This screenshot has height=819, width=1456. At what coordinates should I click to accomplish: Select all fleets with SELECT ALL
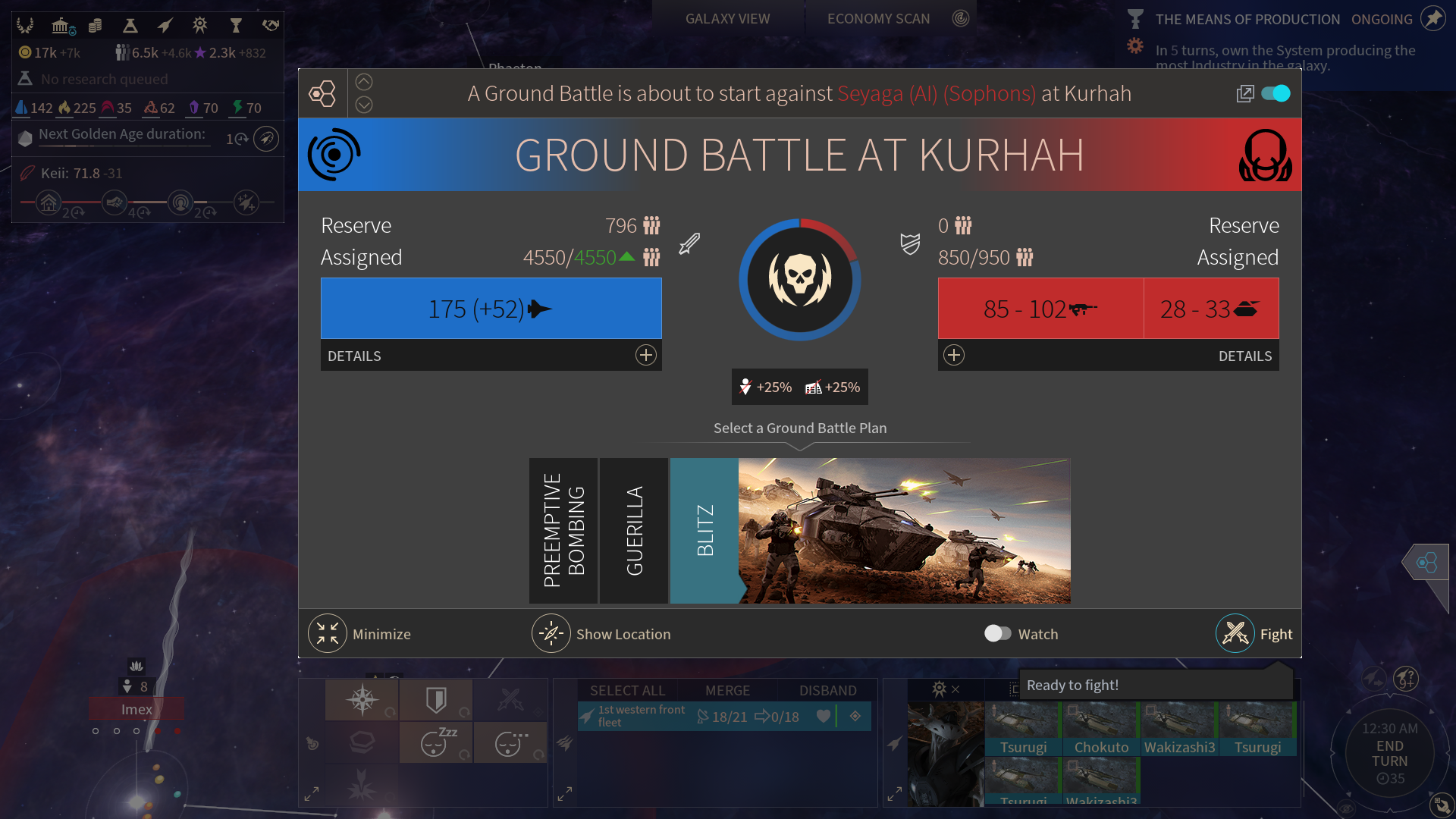(x=627, y=690)
